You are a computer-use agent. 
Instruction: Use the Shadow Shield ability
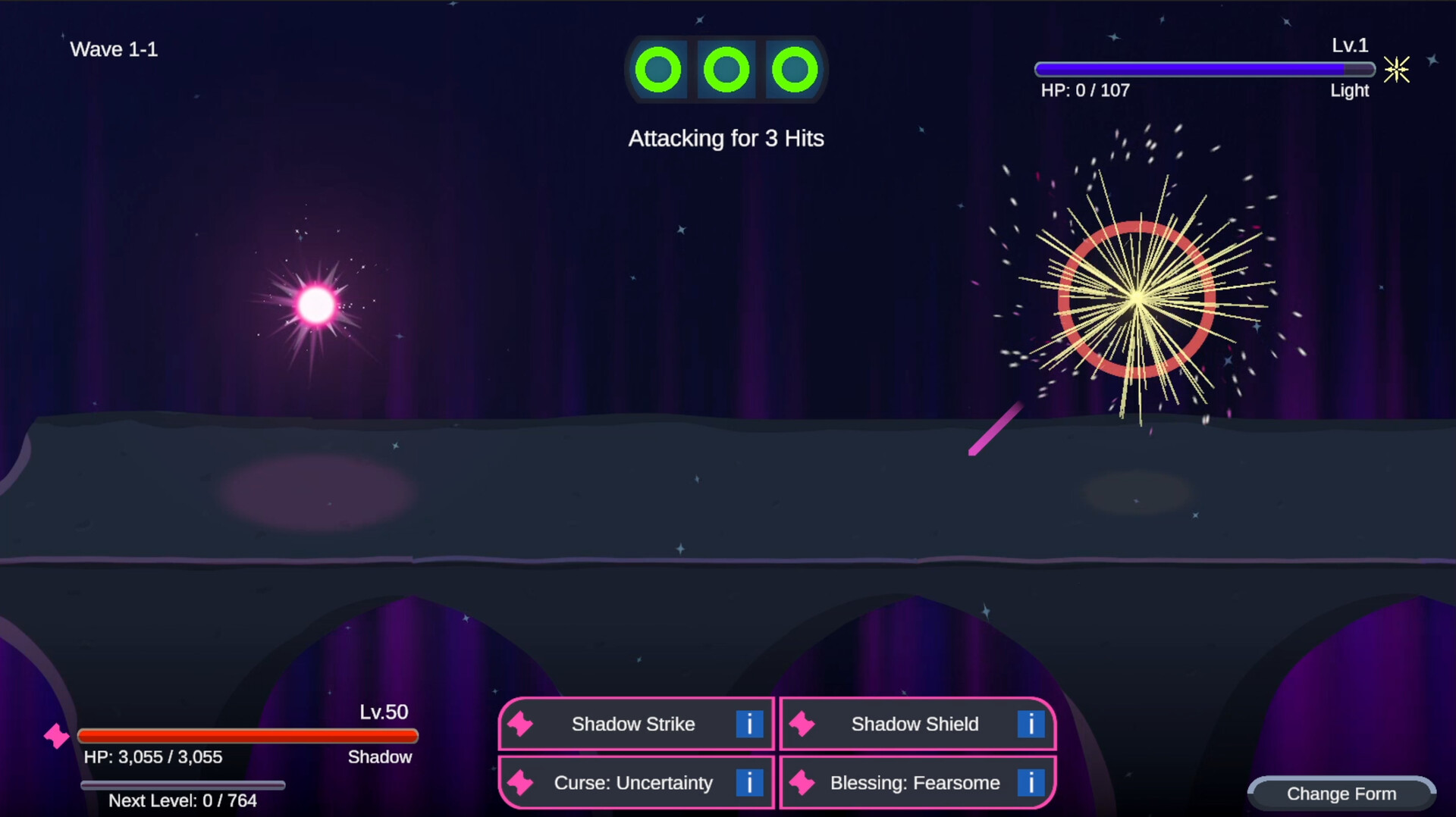(915, 724)
